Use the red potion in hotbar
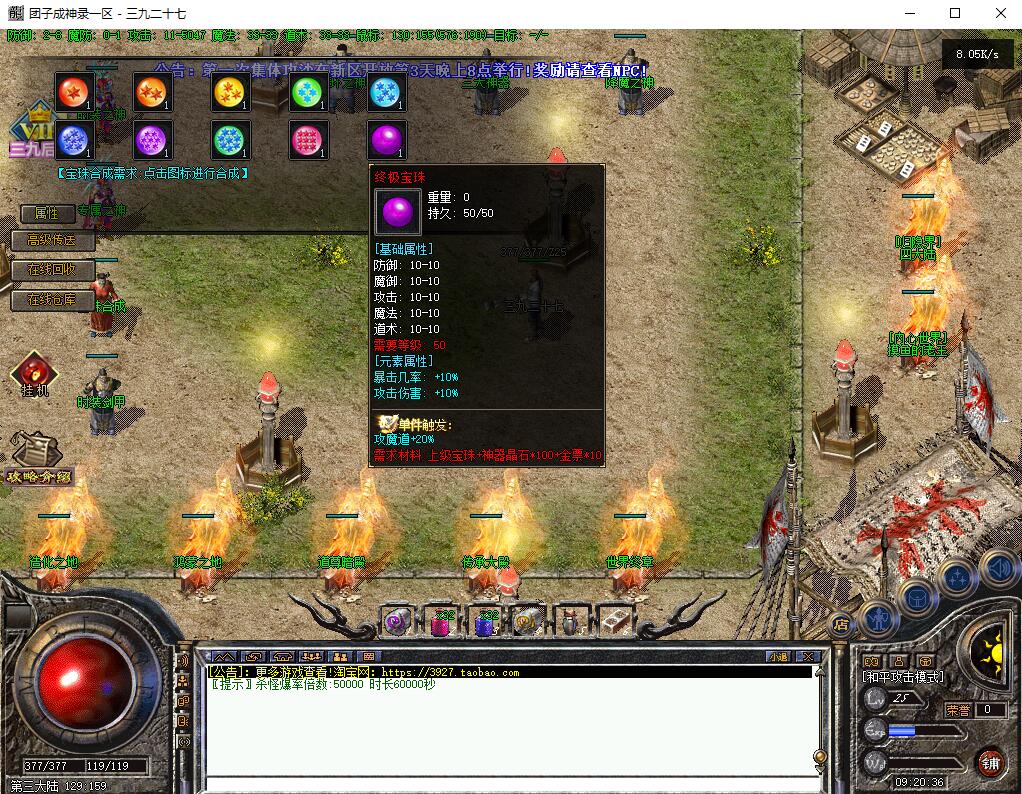Image resolution: width=1022 pixels, height=794 pixels. [441, 622]
